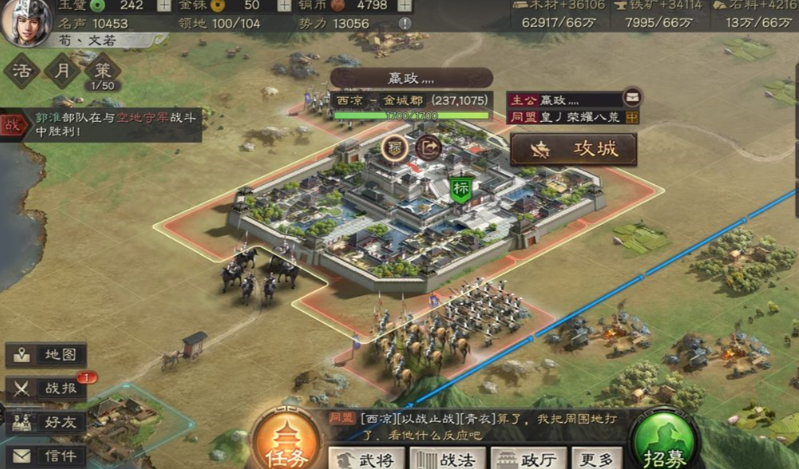Viewport: 799px width, 469px height.
Task: Select the 活 activity diamond icon
Action: 23,71
